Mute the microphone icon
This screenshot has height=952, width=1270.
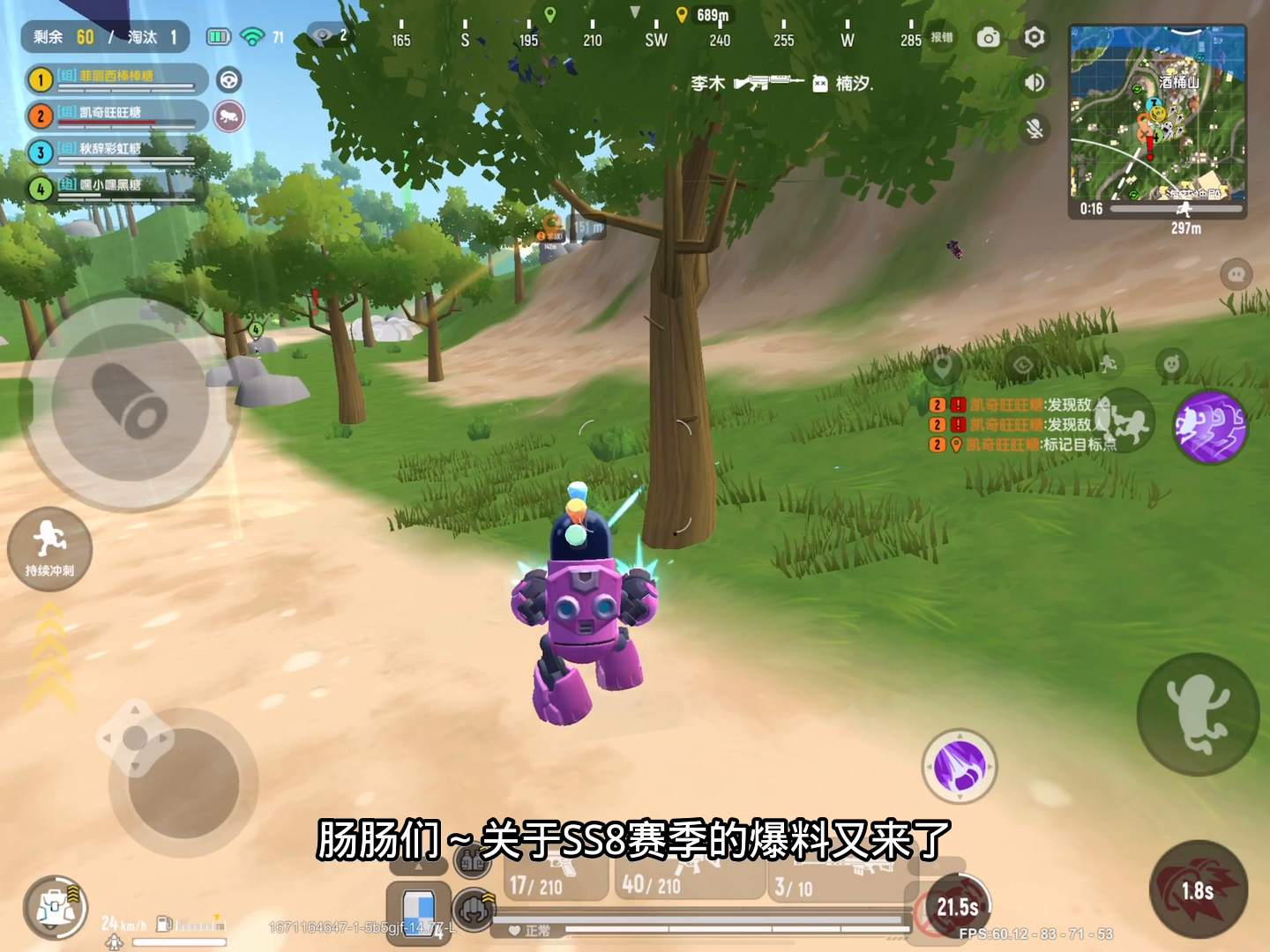(x=1034, y=129)
